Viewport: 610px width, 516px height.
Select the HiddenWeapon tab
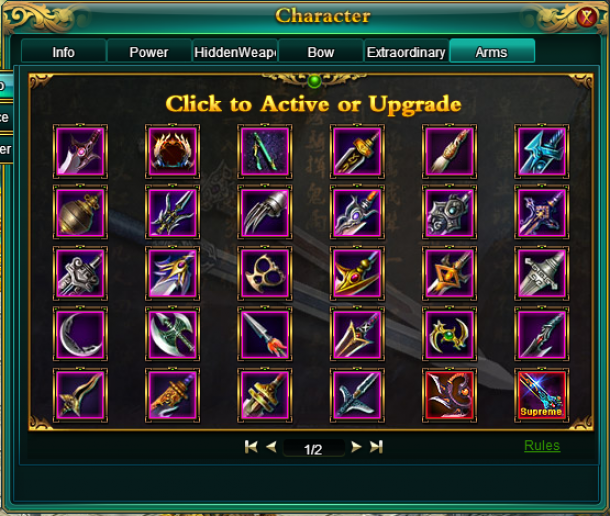tap(234, 52)
